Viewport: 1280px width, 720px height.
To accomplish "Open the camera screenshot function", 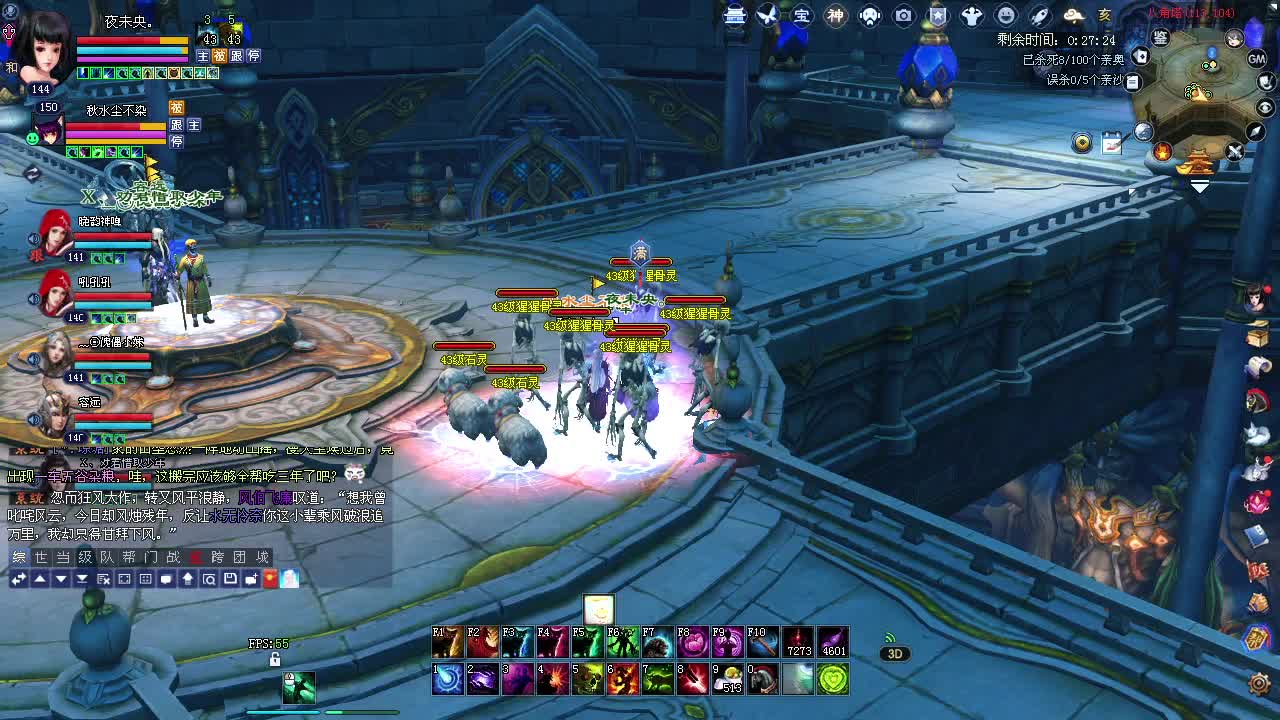I will click(904, 15).
